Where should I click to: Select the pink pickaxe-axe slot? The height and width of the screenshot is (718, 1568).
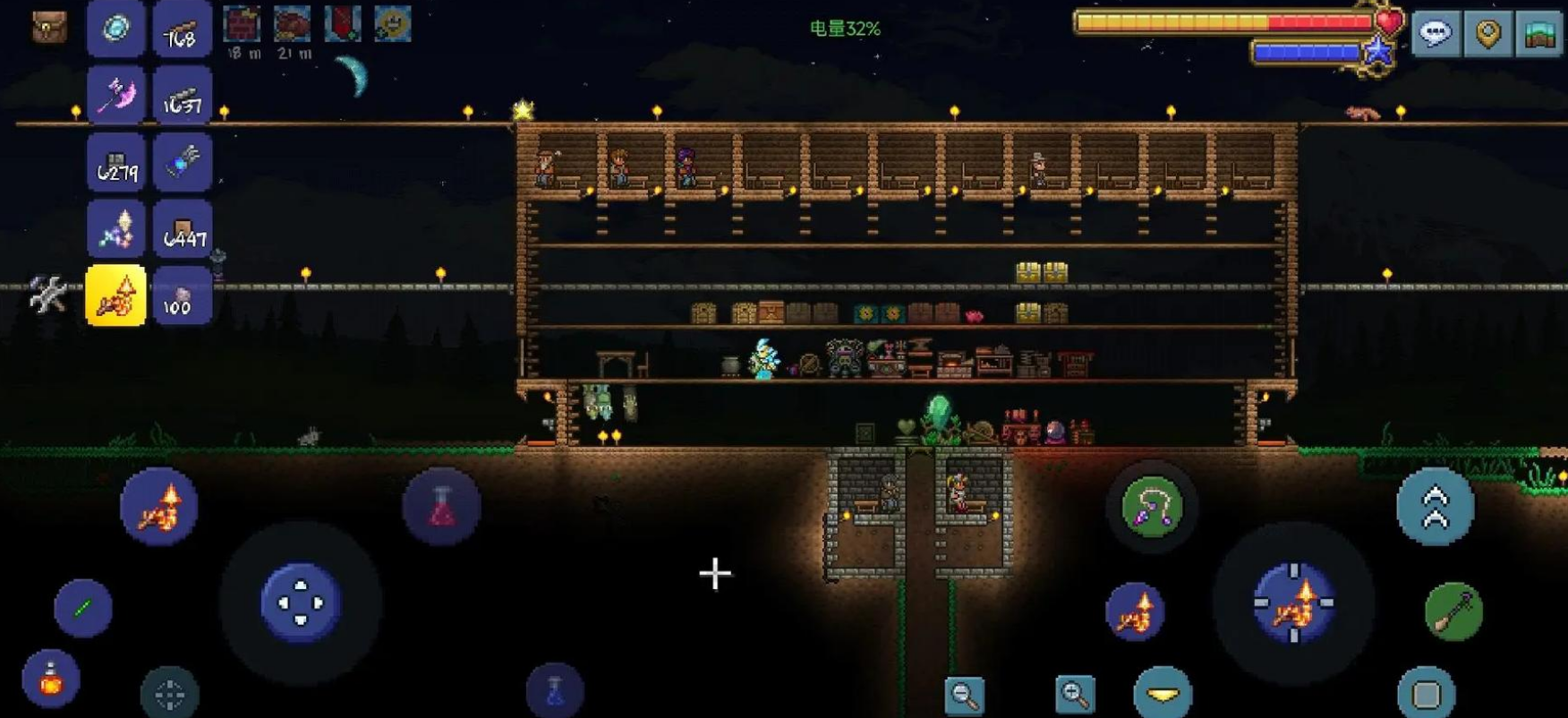pyautogui.click(x=116, y=95)
